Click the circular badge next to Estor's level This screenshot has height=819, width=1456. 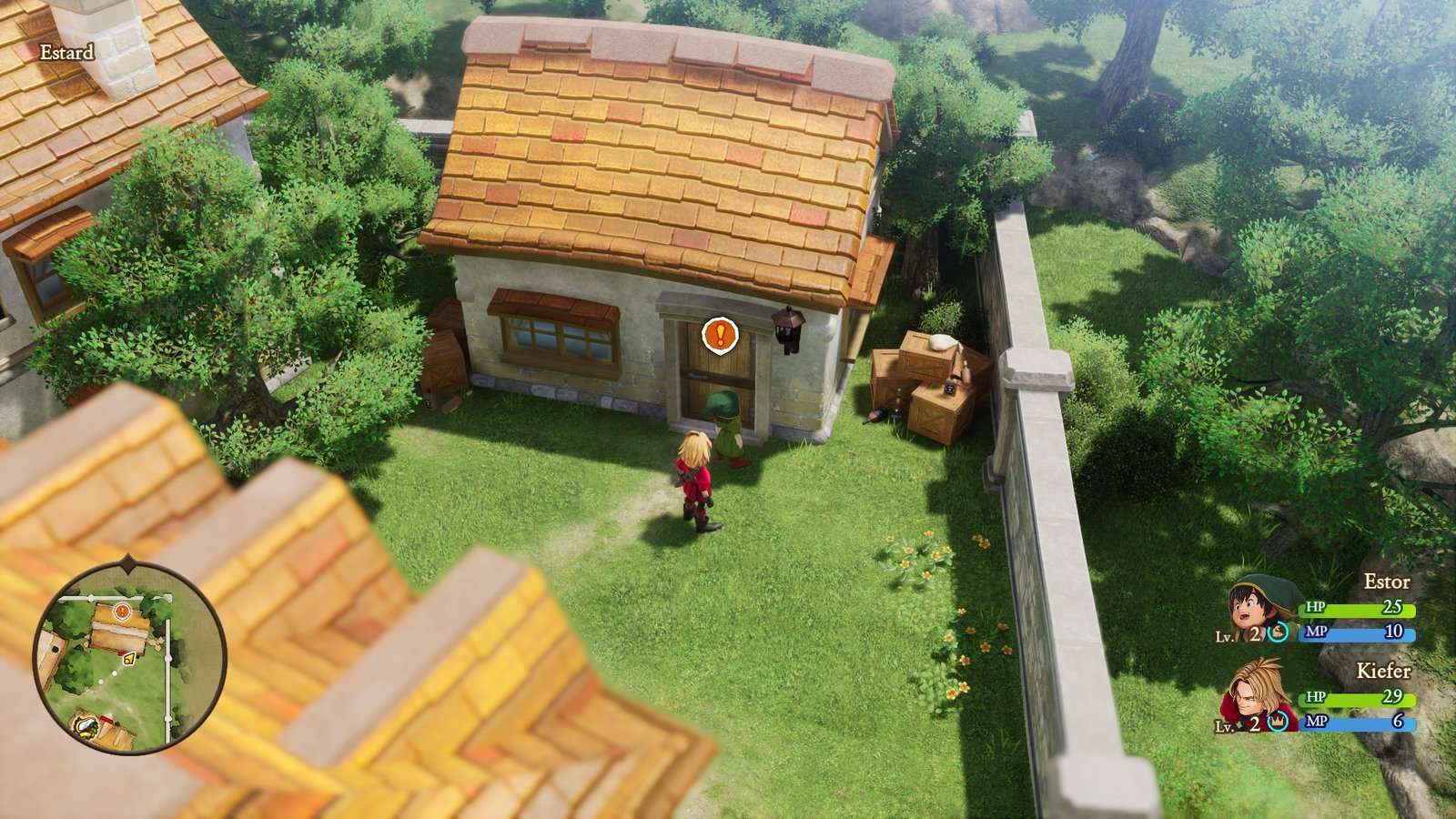tap(1278, 633)
